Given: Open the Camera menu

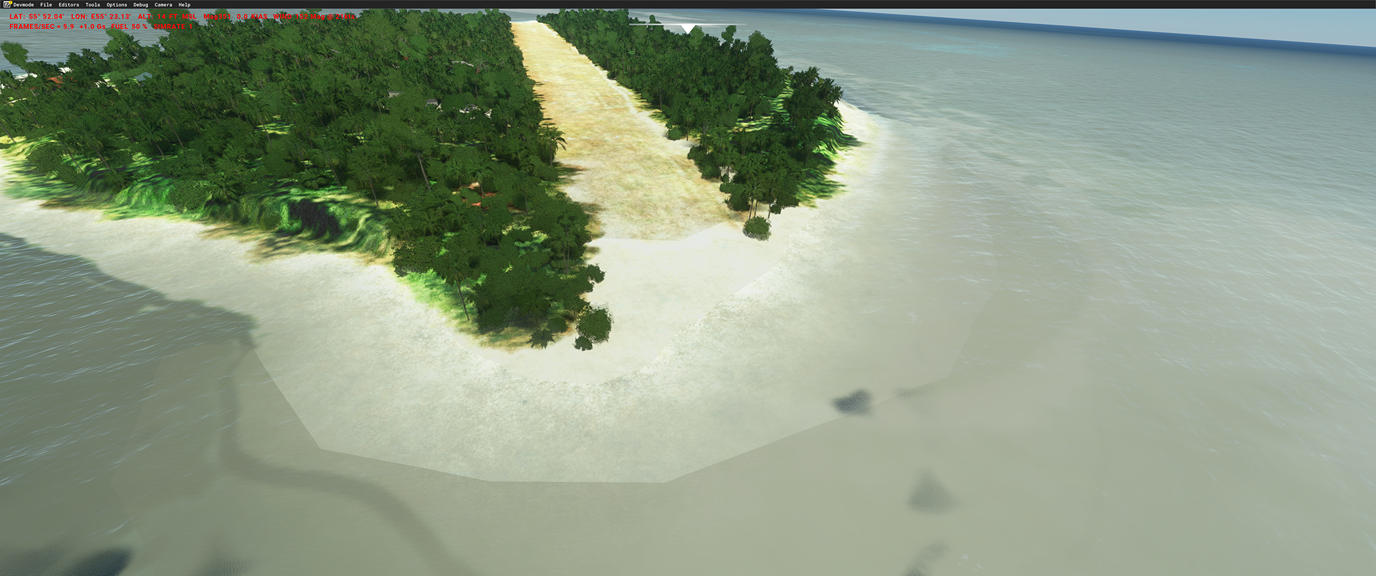Looking at the screenshot, I should (x=163, y=5).
